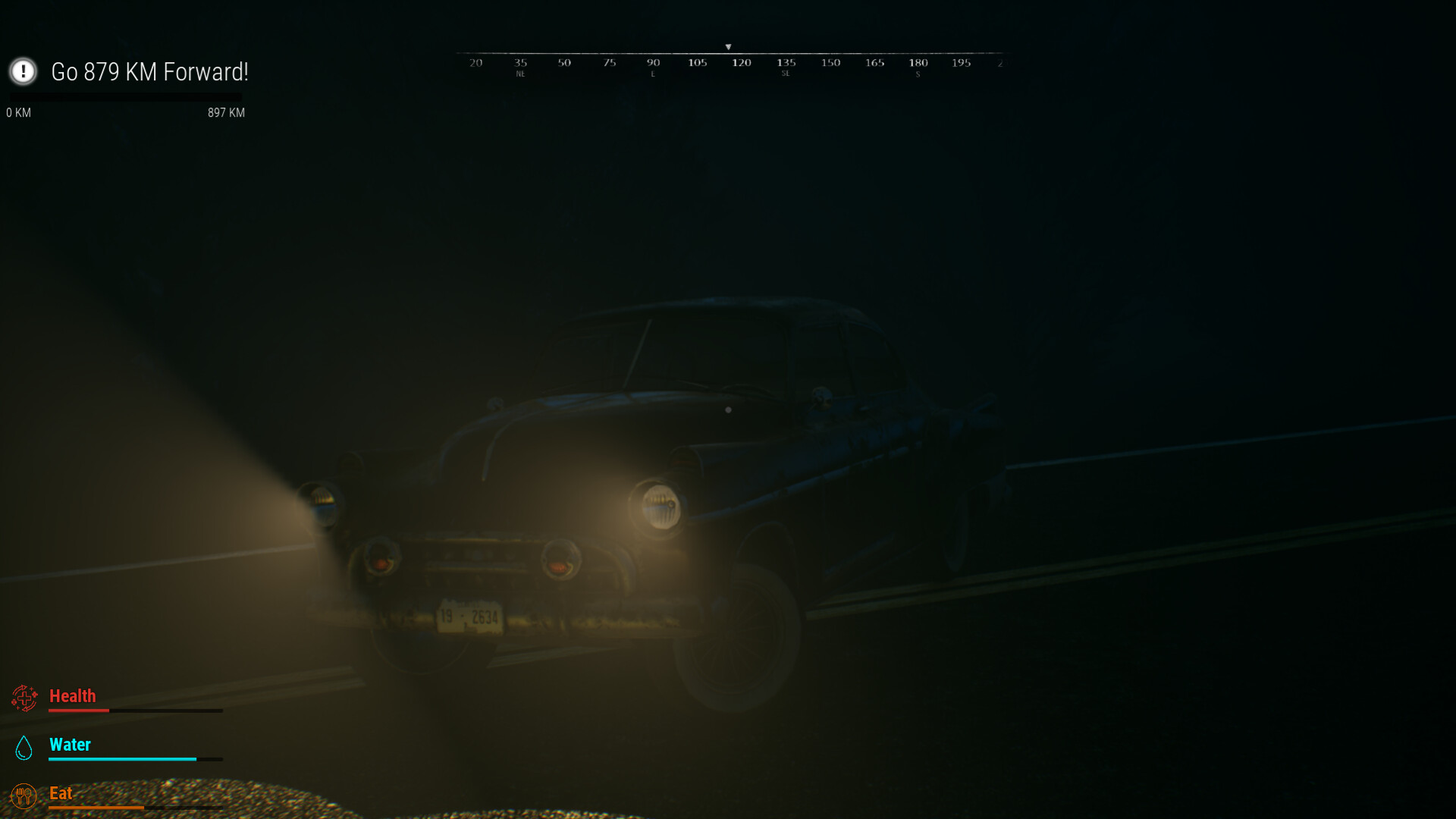This screenshot has width=1456, height=819.
Task: Click the 'S' south marker on the compass
Action: click(918, 73)
